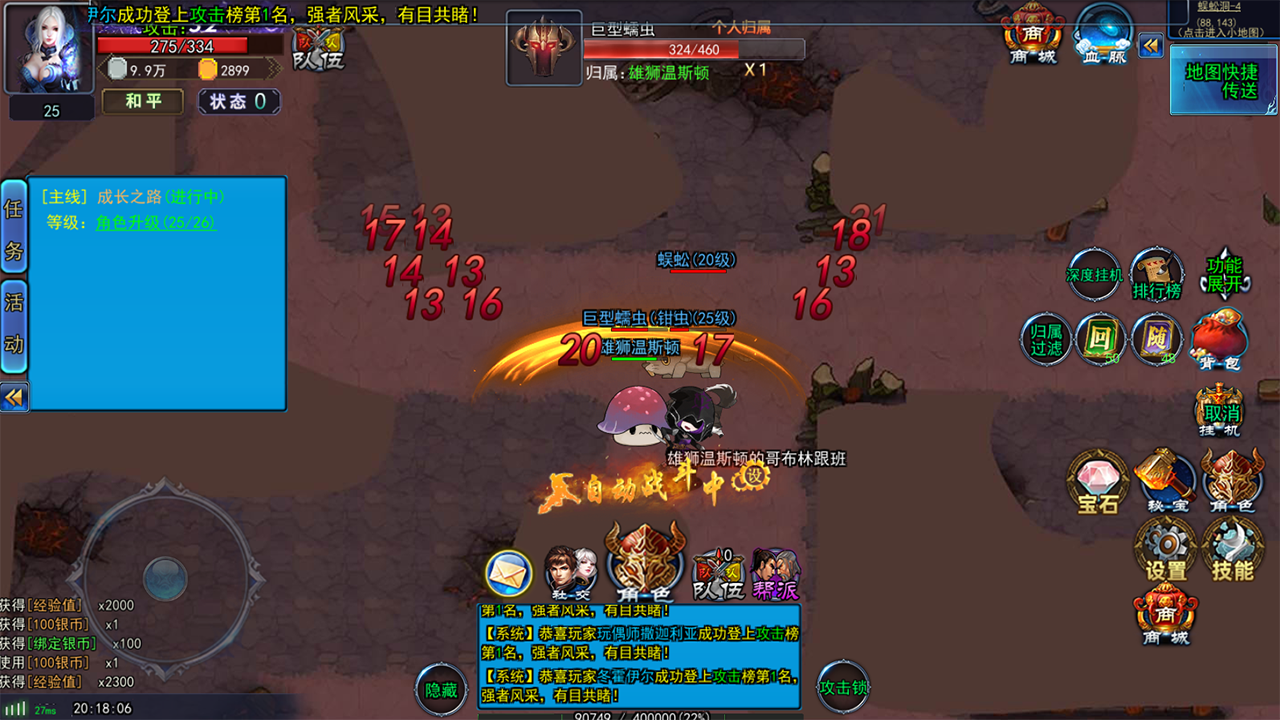Use the purple 随 random teleport scroll
The image size is (1280, 720).
(x=1157, y=339)
